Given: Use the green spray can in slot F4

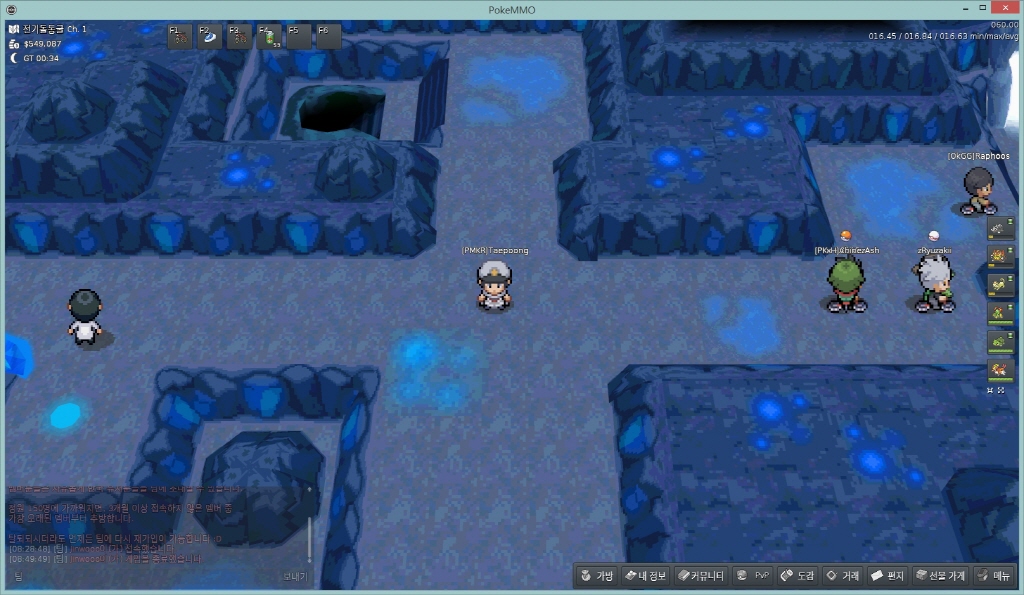Looking at the screenshot, I should pyautogui.click(x=270, y=37).
